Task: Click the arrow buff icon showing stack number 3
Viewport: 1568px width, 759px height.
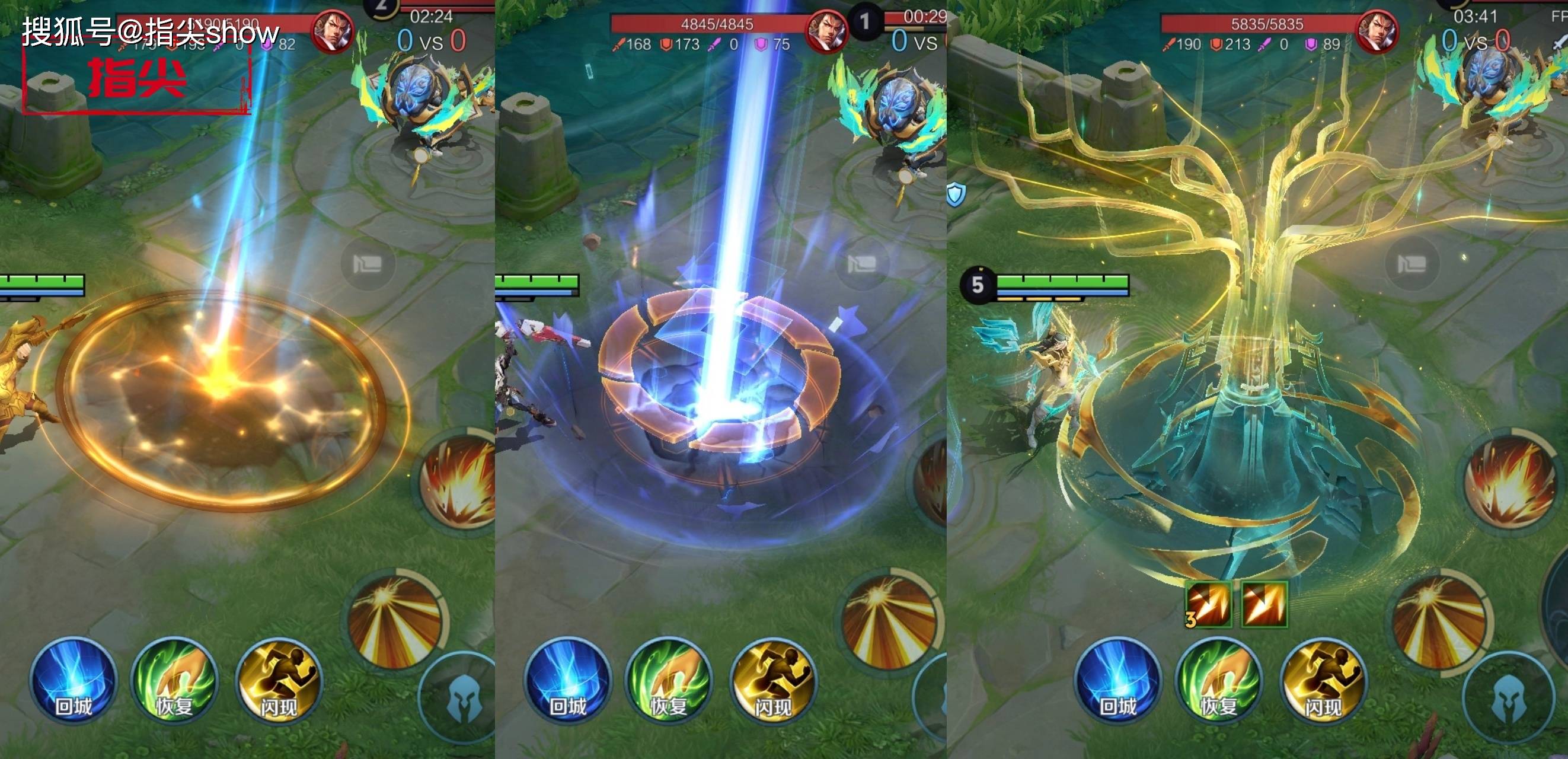Action: coord(1208,604)
